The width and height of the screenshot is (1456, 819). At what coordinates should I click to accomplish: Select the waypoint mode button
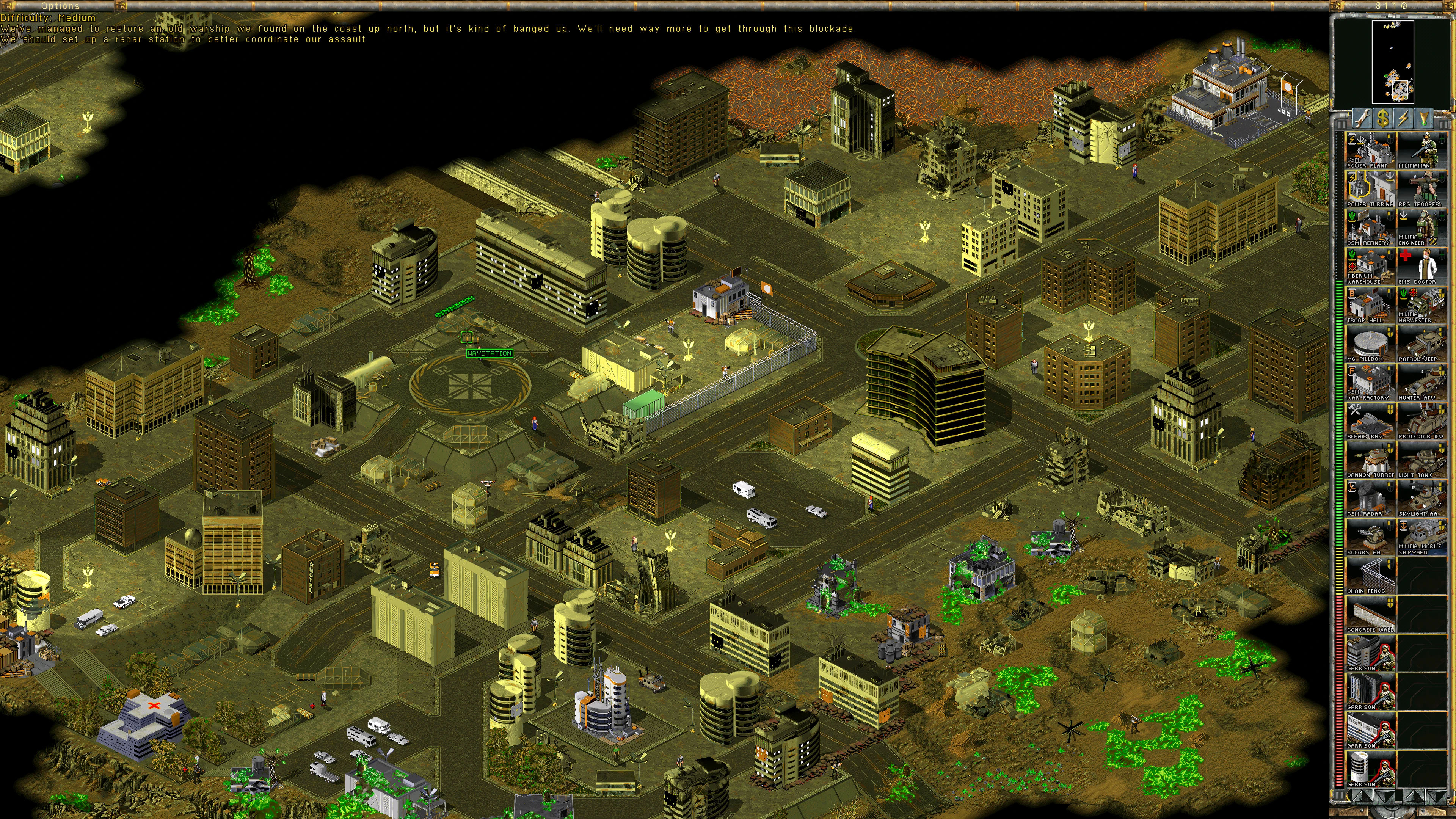pos(1423,118)
